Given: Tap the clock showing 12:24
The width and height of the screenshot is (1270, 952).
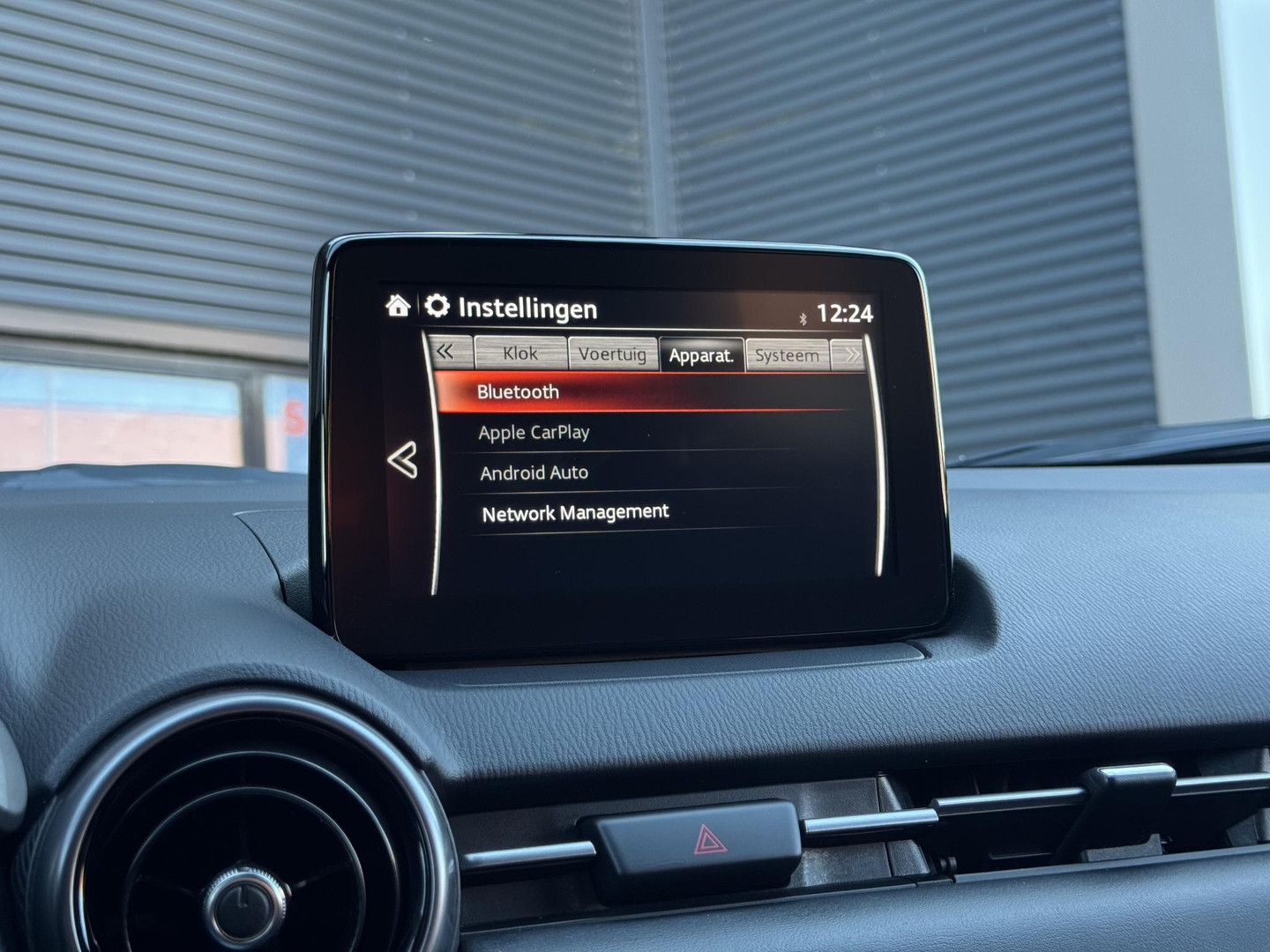Looking at the screenshot, I should click(844, 310).
